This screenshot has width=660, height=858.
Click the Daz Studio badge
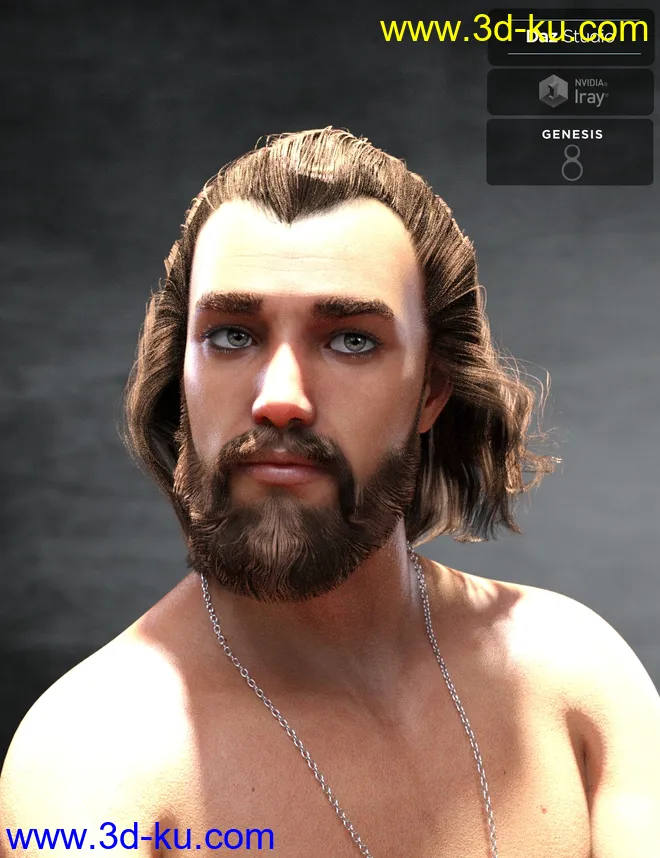[x=570, y=40]
